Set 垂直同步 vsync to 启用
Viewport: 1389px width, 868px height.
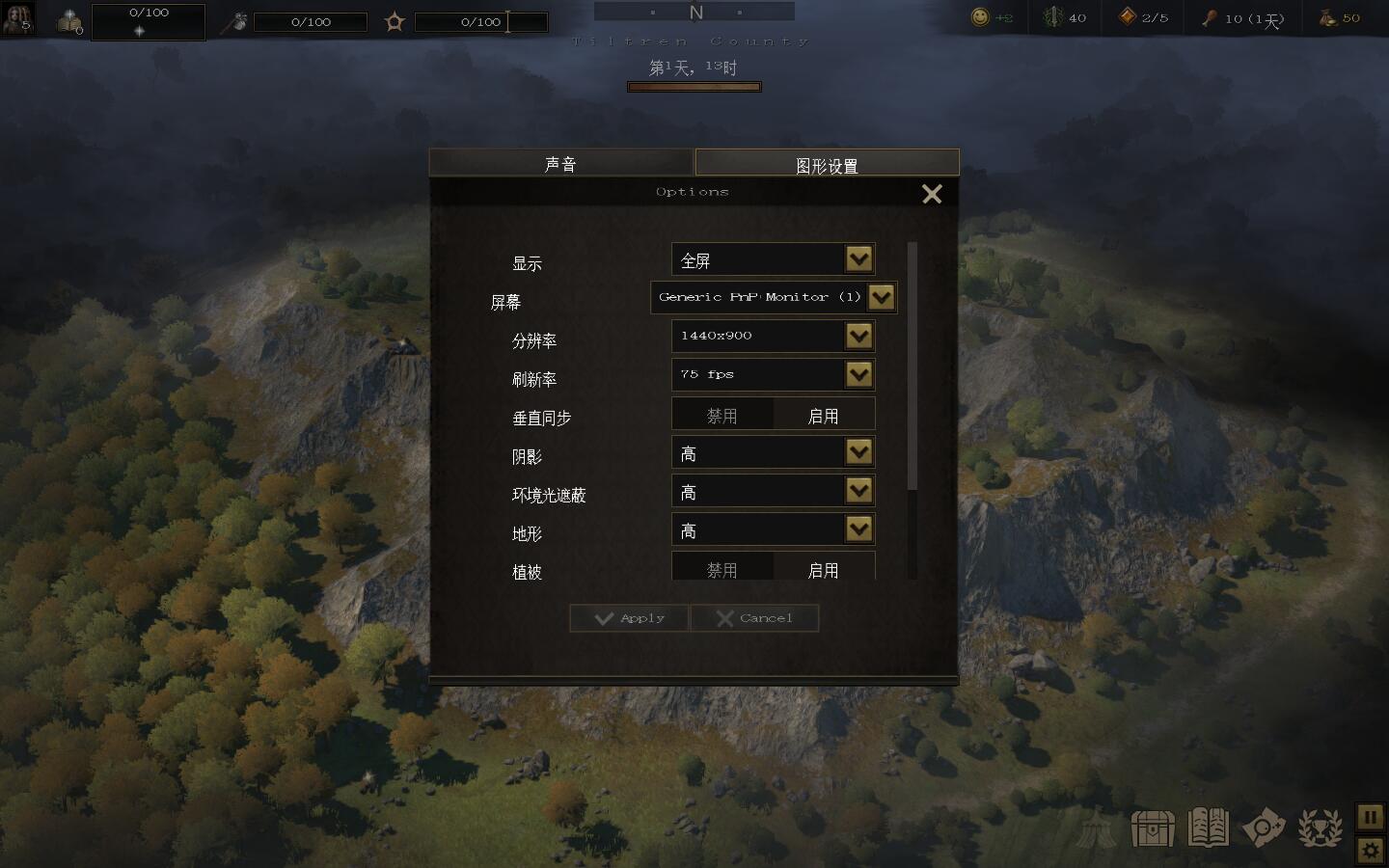point(823,416)
